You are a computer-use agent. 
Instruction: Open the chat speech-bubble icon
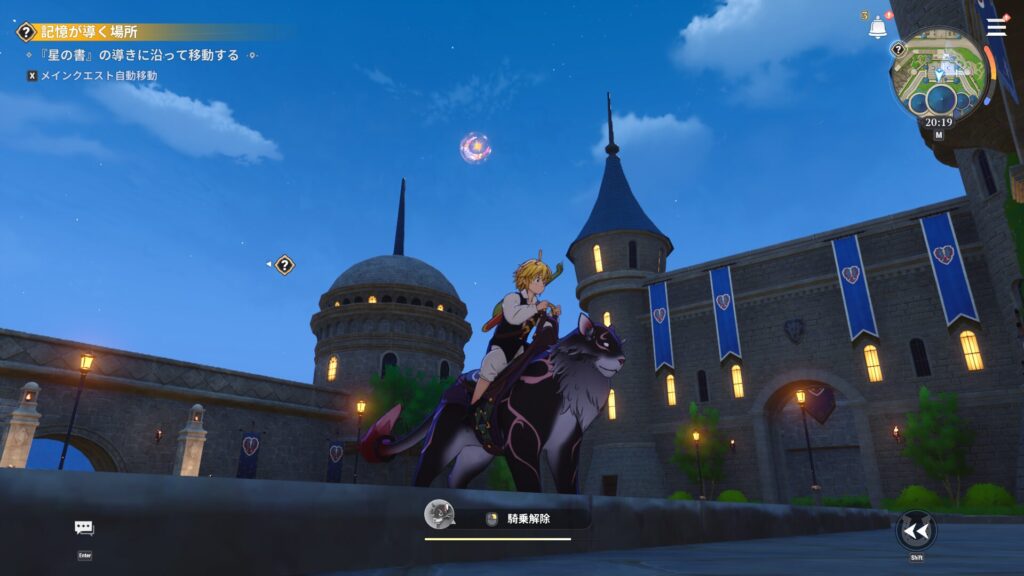[x=84, y=528]
